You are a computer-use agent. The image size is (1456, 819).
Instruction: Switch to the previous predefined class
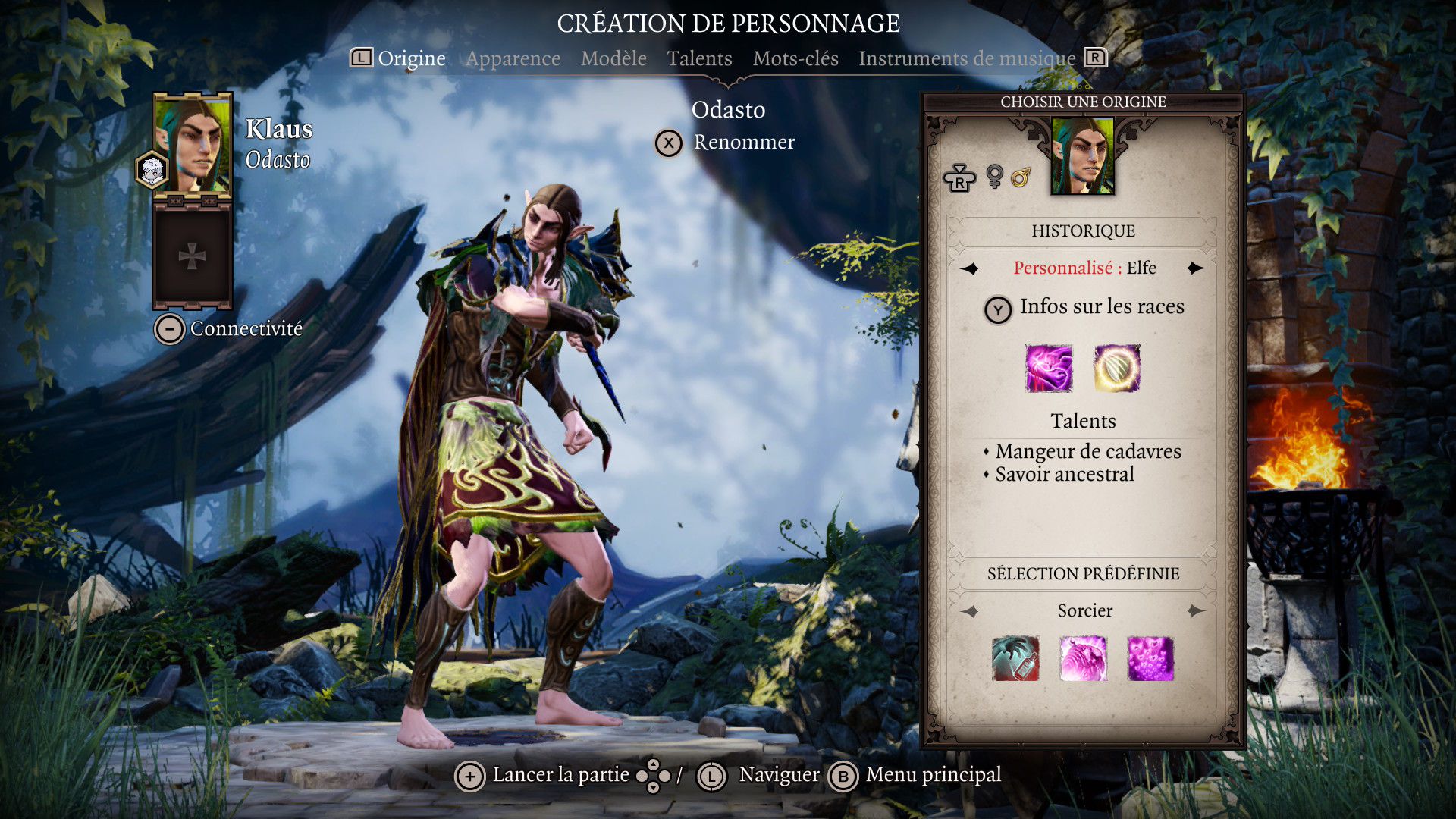pos(970,611)
